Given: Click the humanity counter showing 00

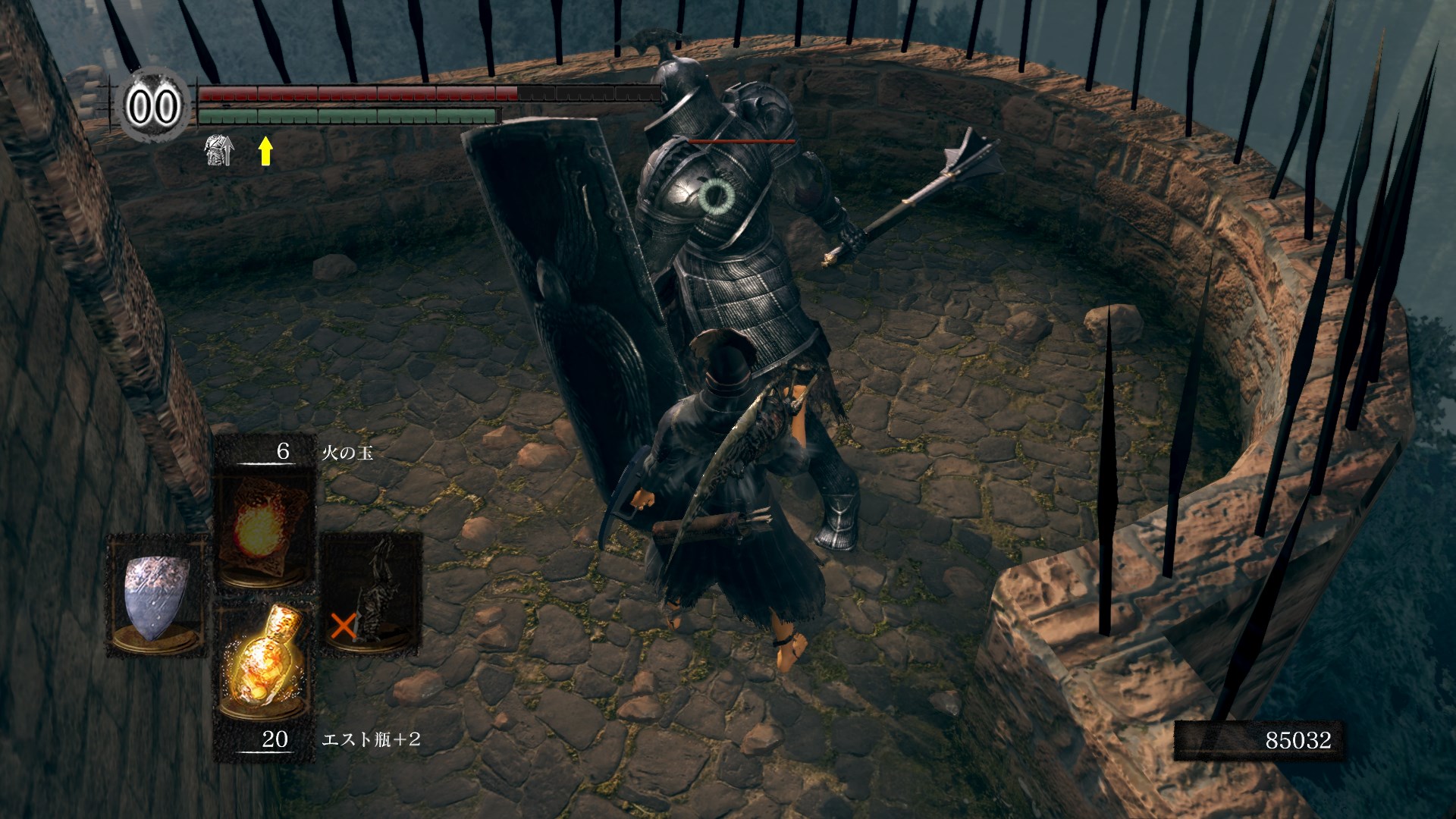Looking at the screenshot, I should tap(152, 106).
